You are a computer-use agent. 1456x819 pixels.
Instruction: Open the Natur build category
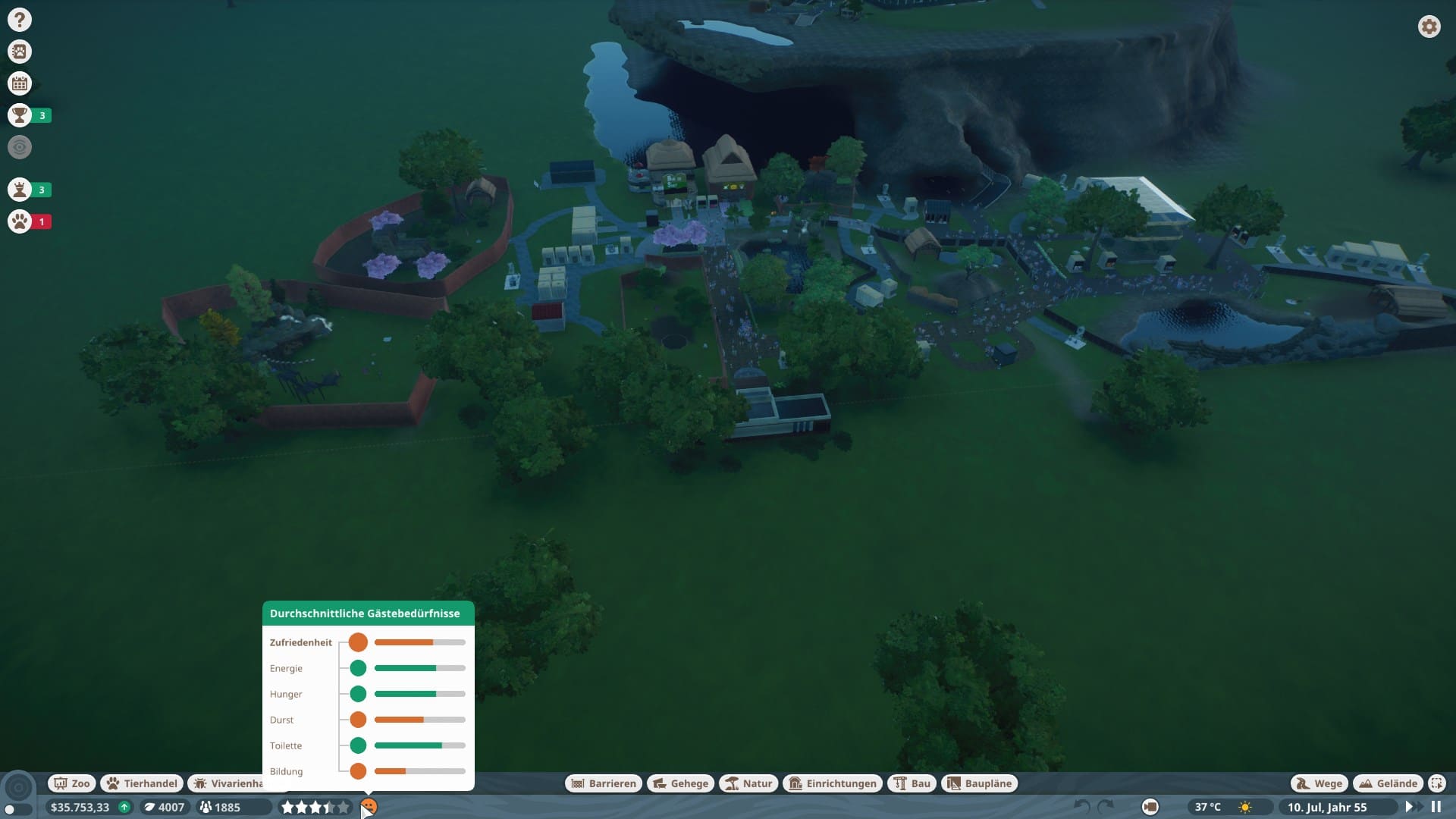(x=748, y=783)
